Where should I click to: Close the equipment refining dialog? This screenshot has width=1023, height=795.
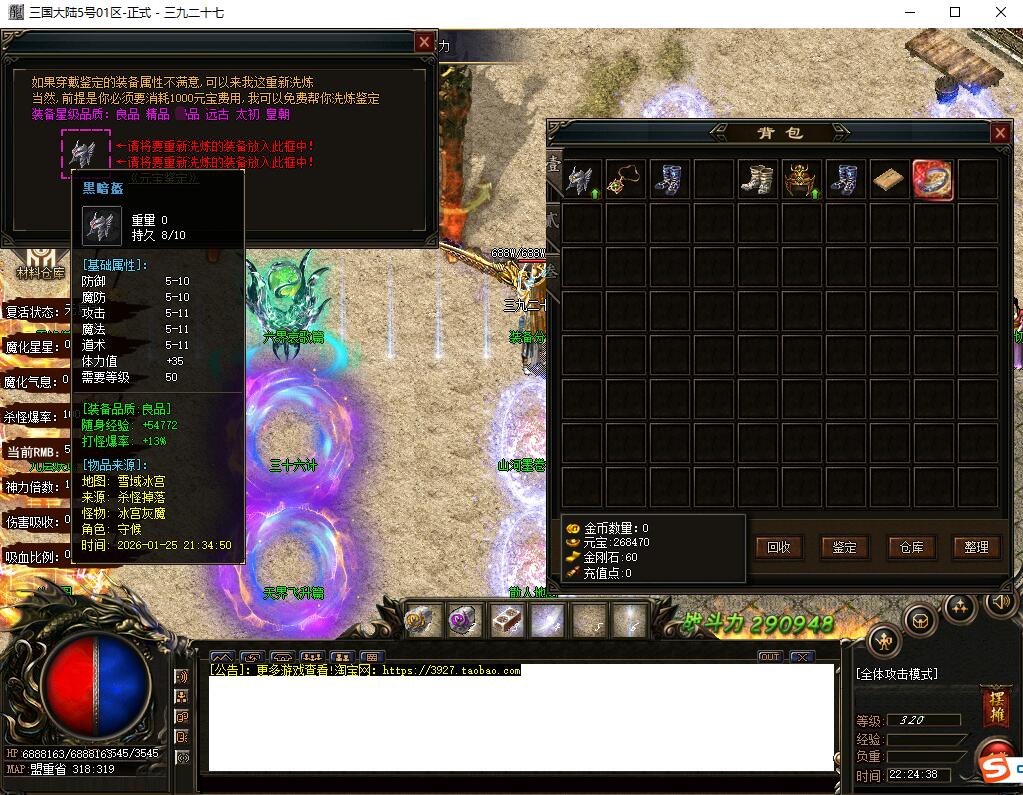[425, 42]
